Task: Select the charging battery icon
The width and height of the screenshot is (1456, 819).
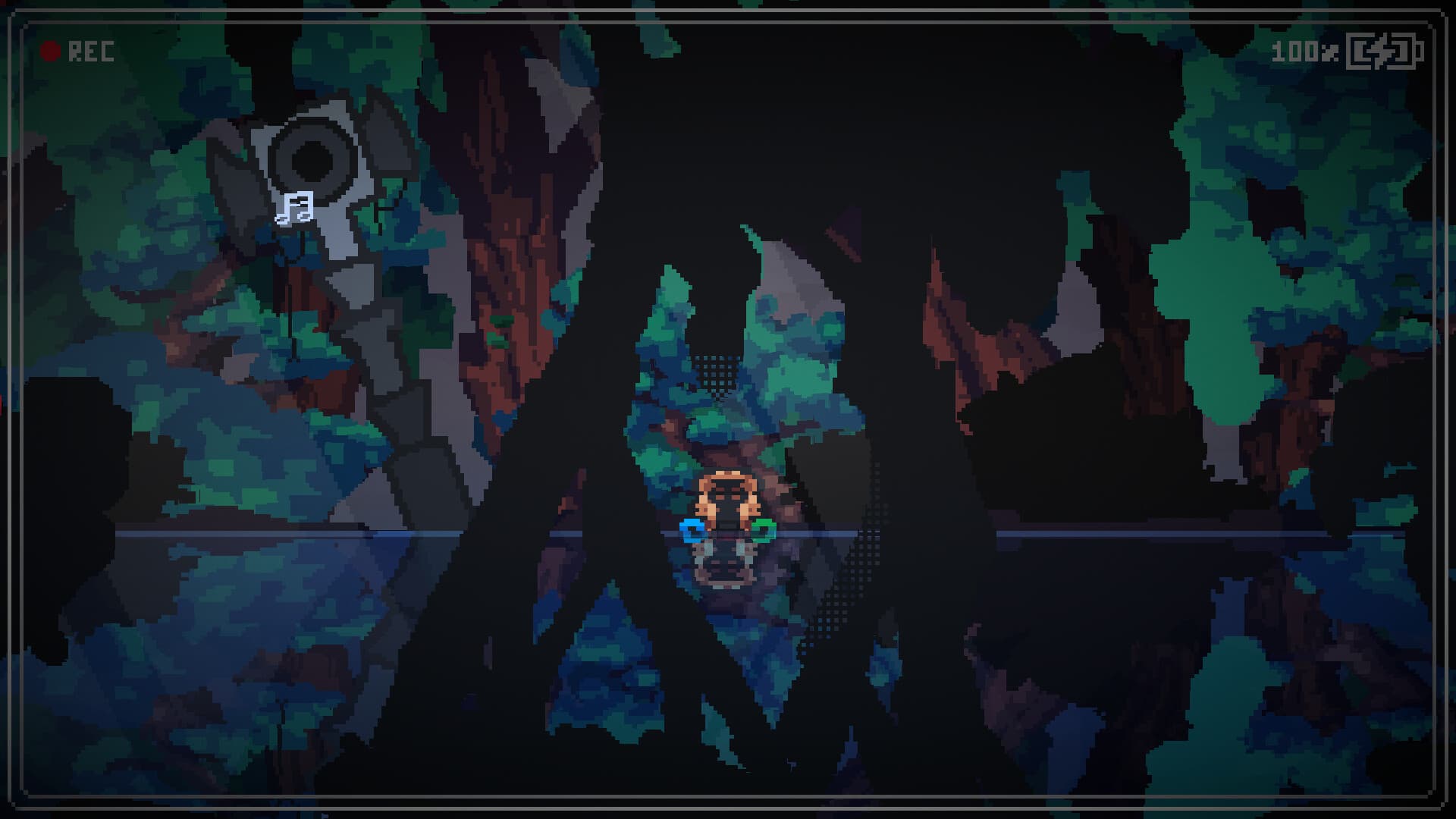Action: tap(1385, 52)
